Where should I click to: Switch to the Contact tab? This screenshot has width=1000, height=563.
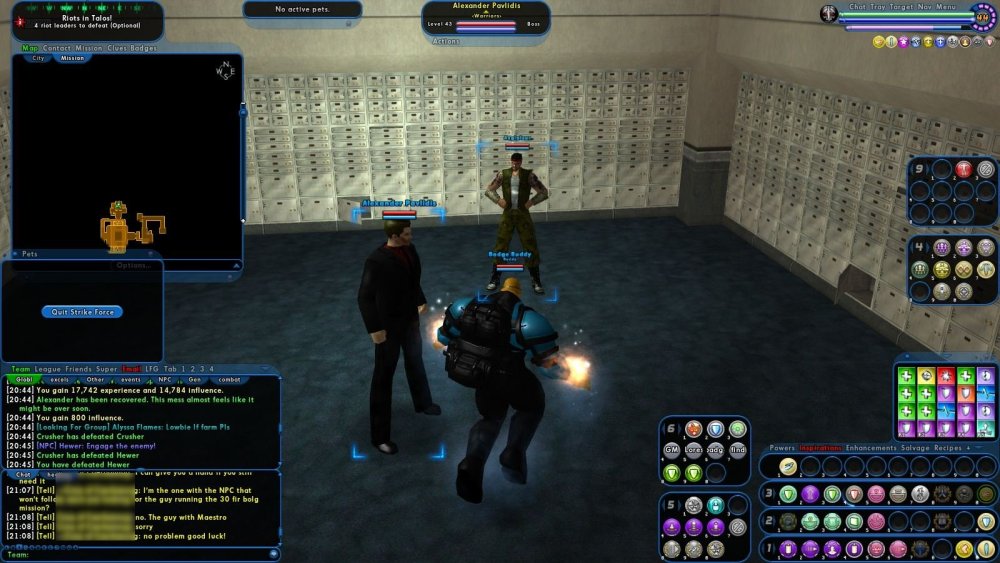[57, 47]
